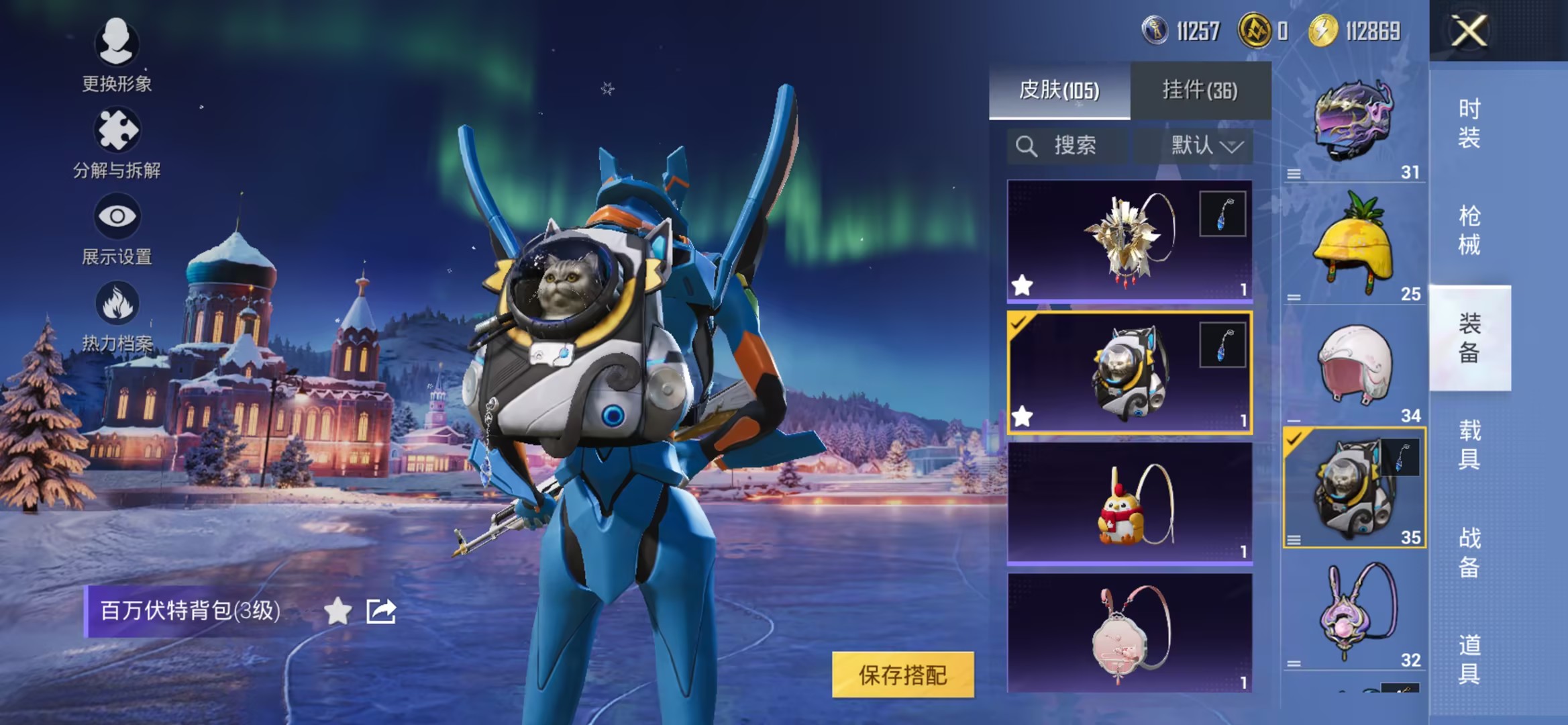Click the magnifier icon in the search bar
The height and width of the screenshot is (725, 1568).
point(1026,144)
